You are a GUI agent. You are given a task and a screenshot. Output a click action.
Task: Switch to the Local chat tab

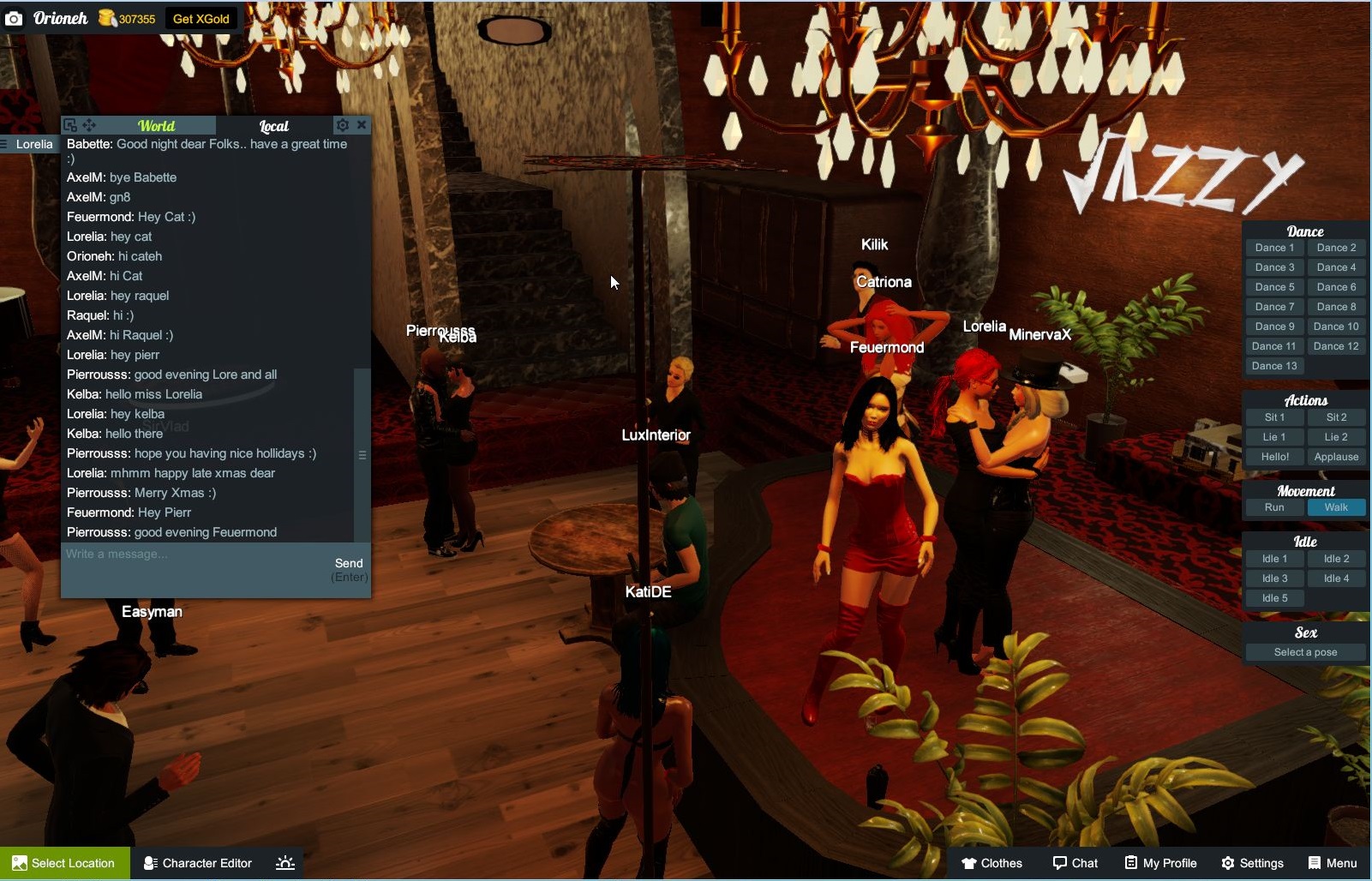tap(274, 124)
